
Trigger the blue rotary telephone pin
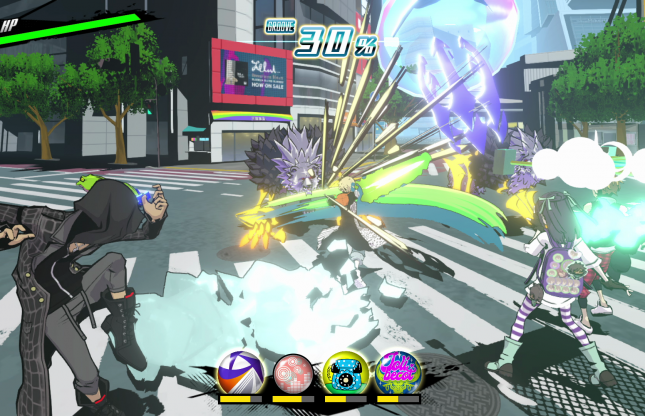tap(346, 373)
